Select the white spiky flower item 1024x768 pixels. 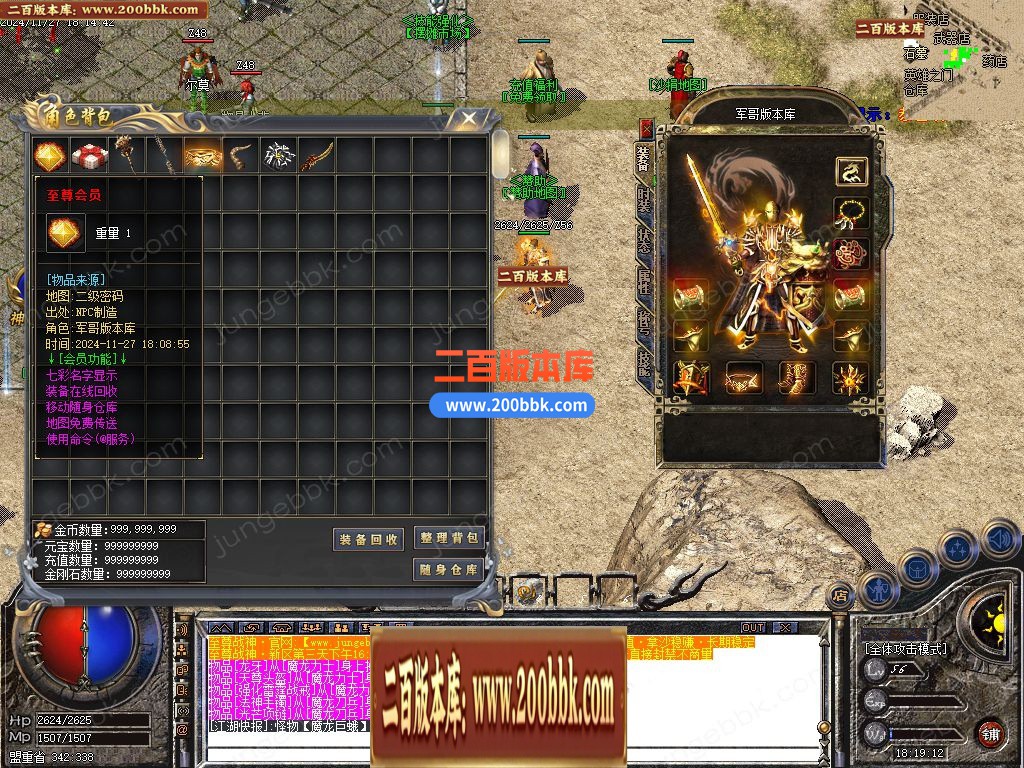tap(278, 156)
